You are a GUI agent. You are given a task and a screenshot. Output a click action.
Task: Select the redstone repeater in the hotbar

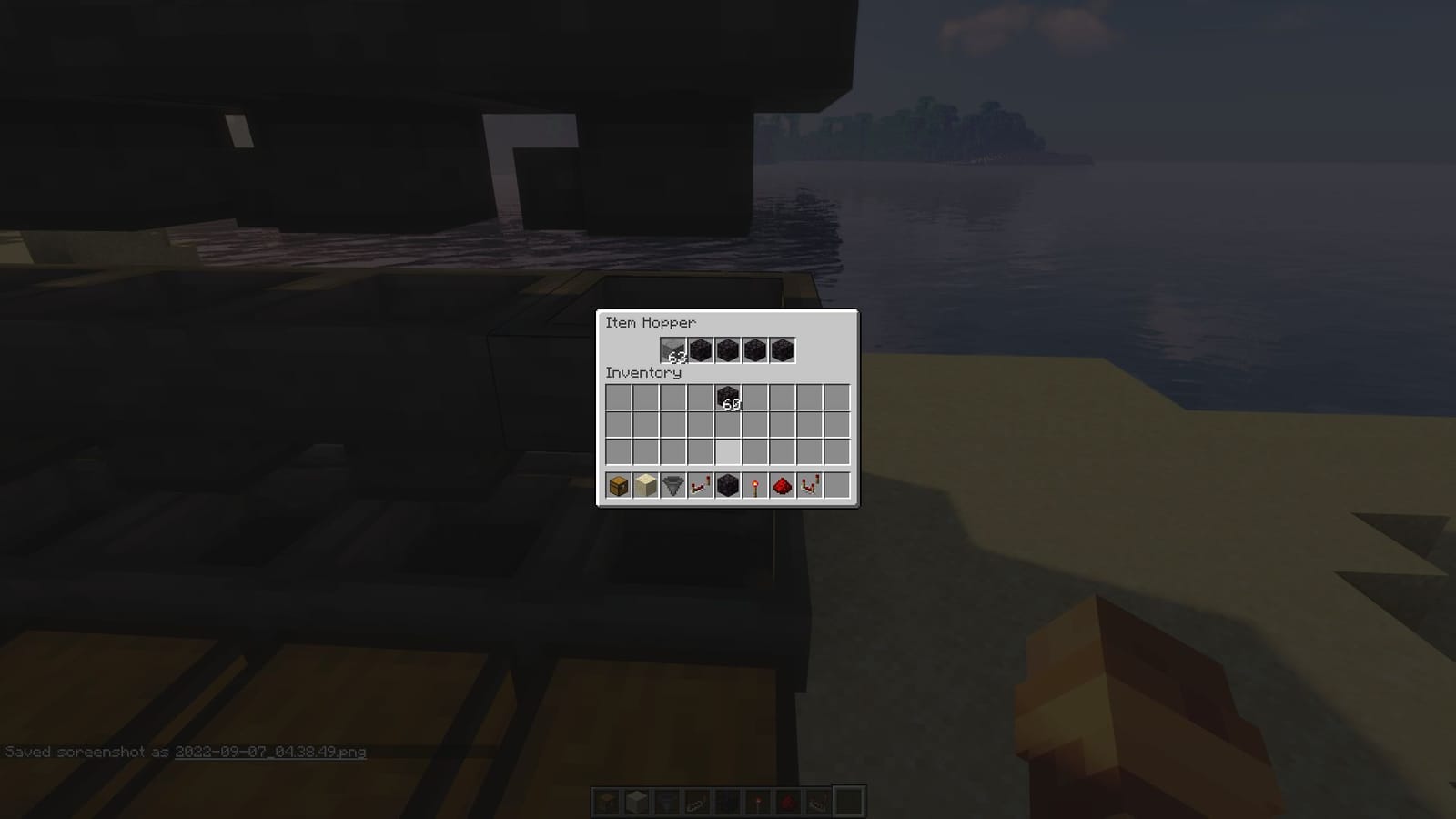699,485
